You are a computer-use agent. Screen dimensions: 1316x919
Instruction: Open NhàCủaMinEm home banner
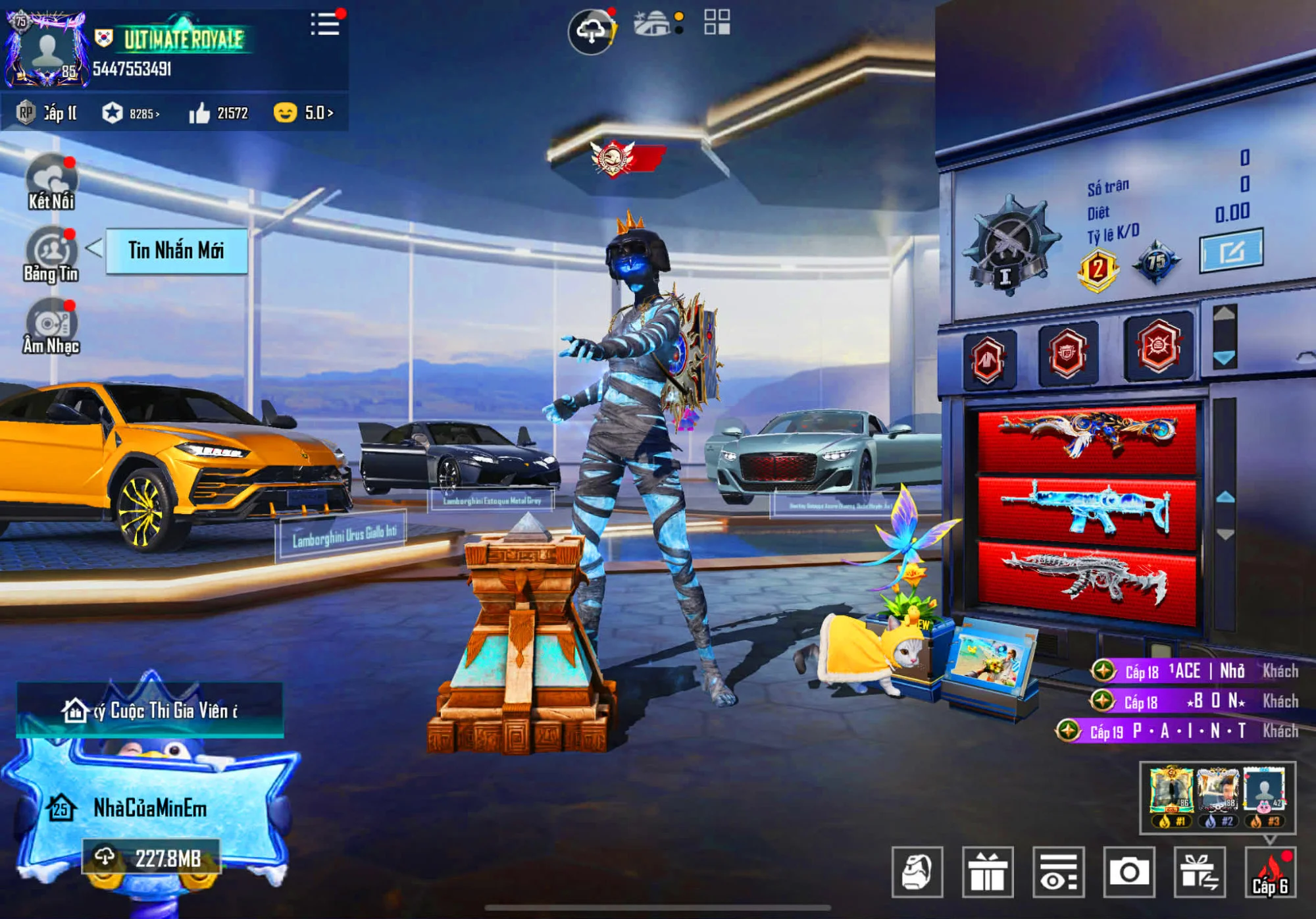click(x=150, y=808)
